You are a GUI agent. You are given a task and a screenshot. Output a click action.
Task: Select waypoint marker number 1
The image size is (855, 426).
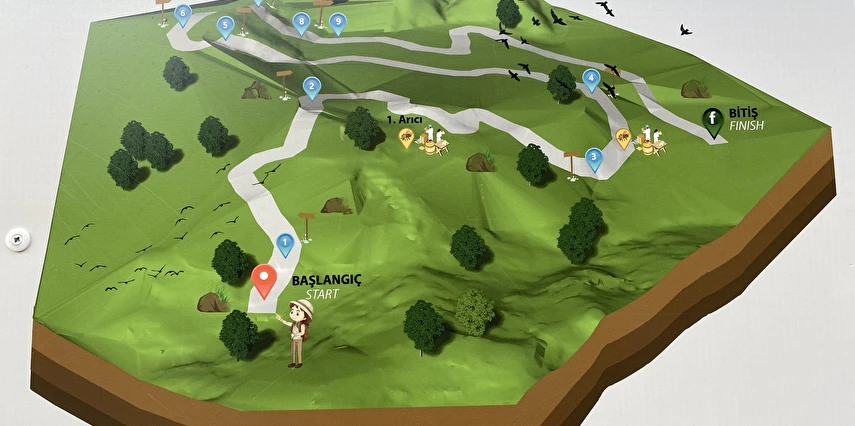(x=285, y=242)
